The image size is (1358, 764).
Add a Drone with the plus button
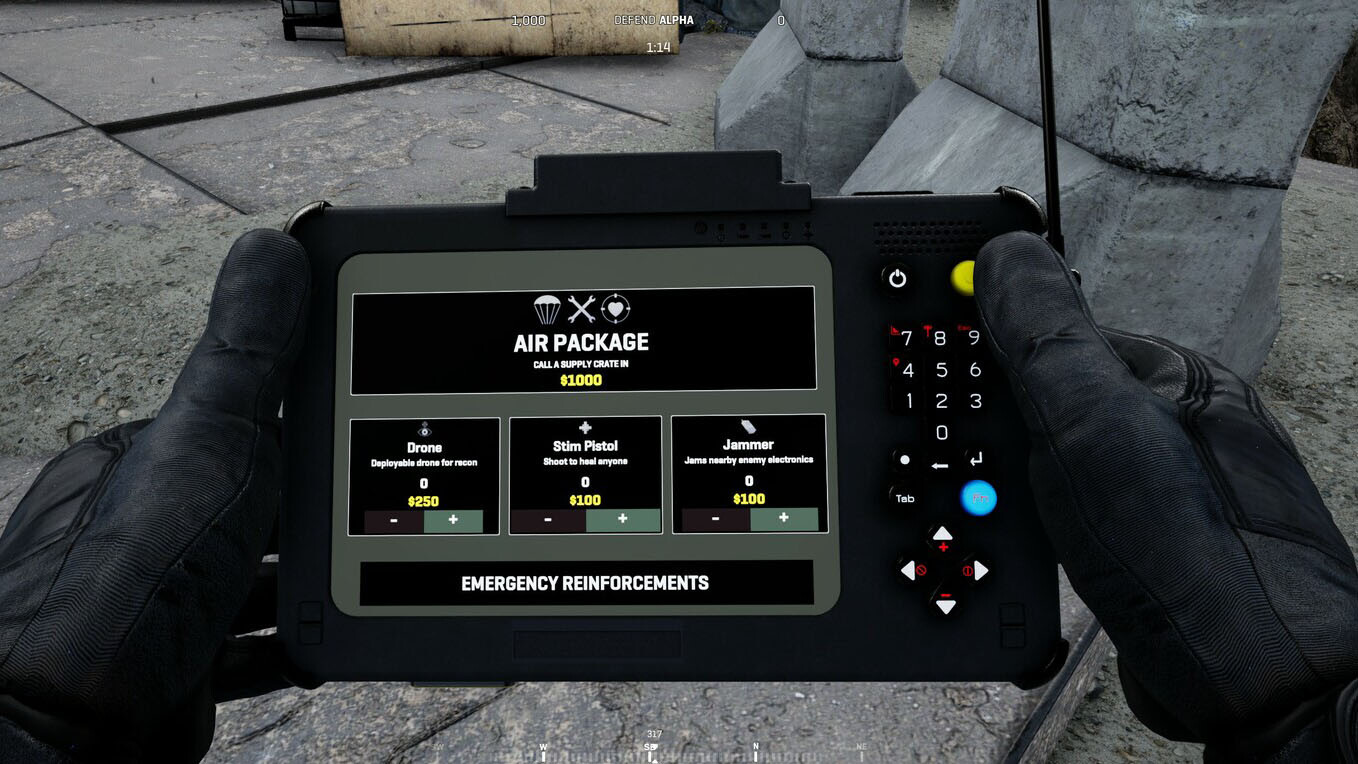[453, 521]
